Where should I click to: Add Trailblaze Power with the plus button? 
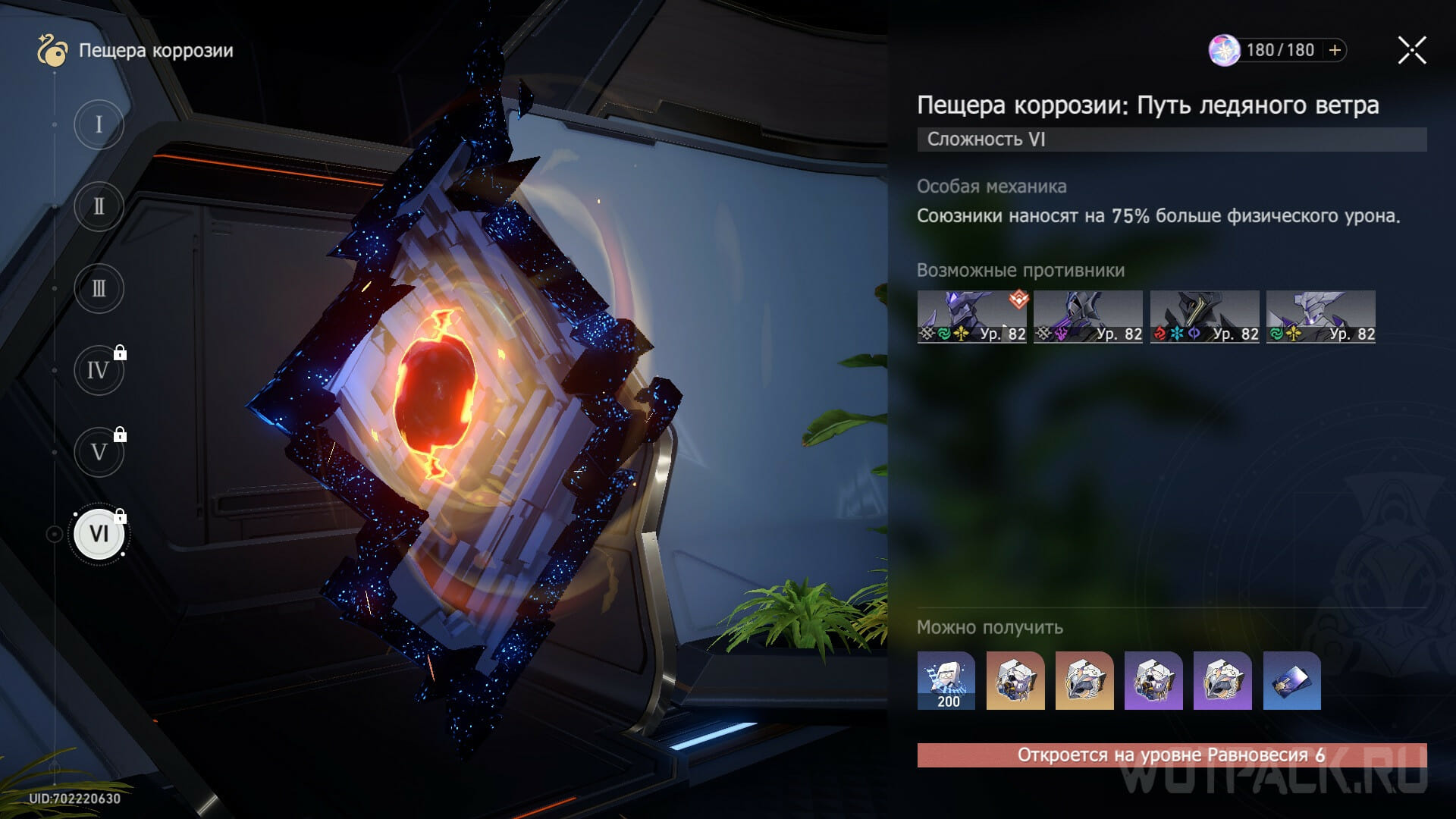(1335, 50)
